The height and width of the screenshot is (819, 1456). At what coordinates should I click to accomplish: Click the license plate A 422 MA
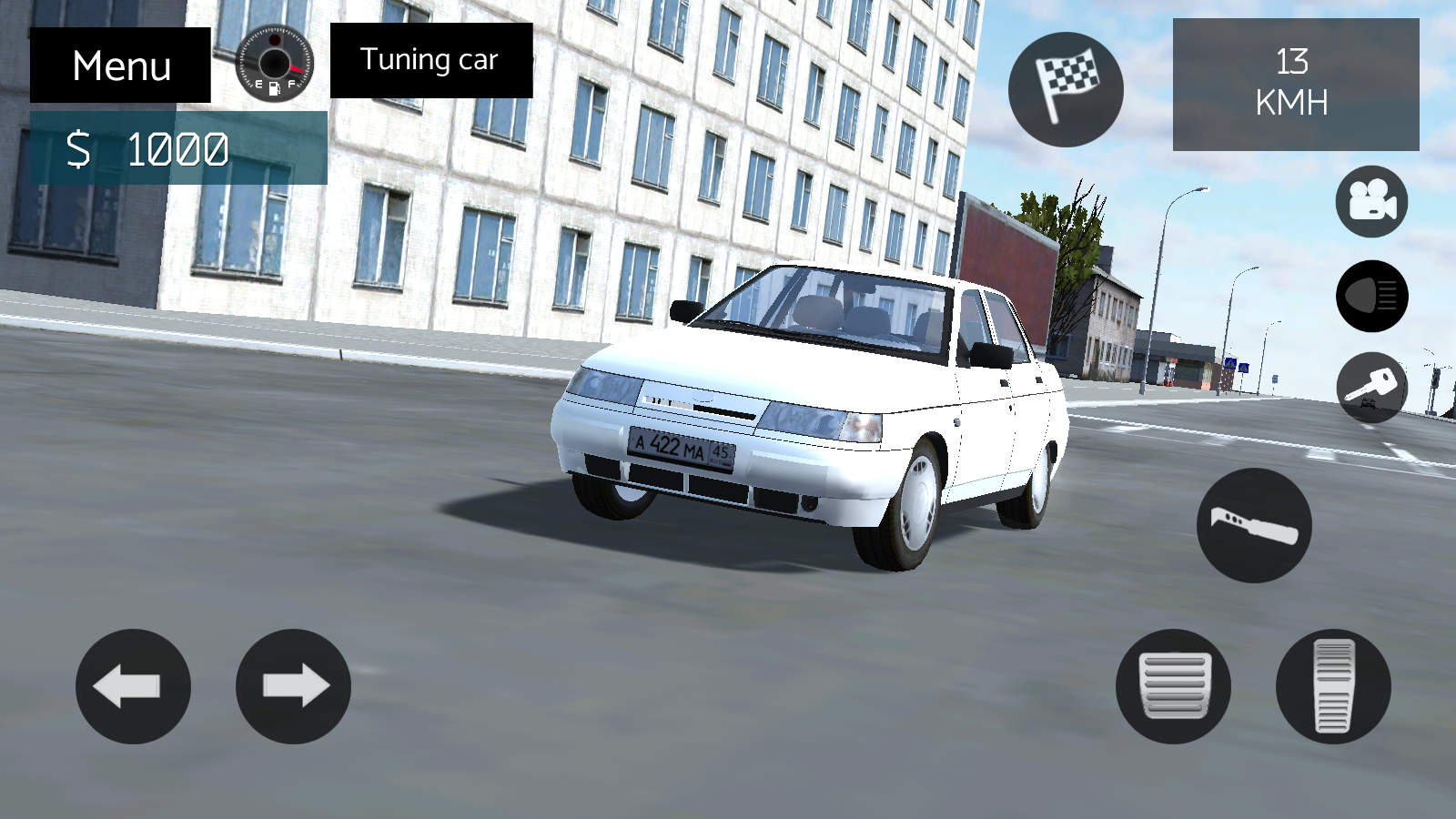(684, 446)
